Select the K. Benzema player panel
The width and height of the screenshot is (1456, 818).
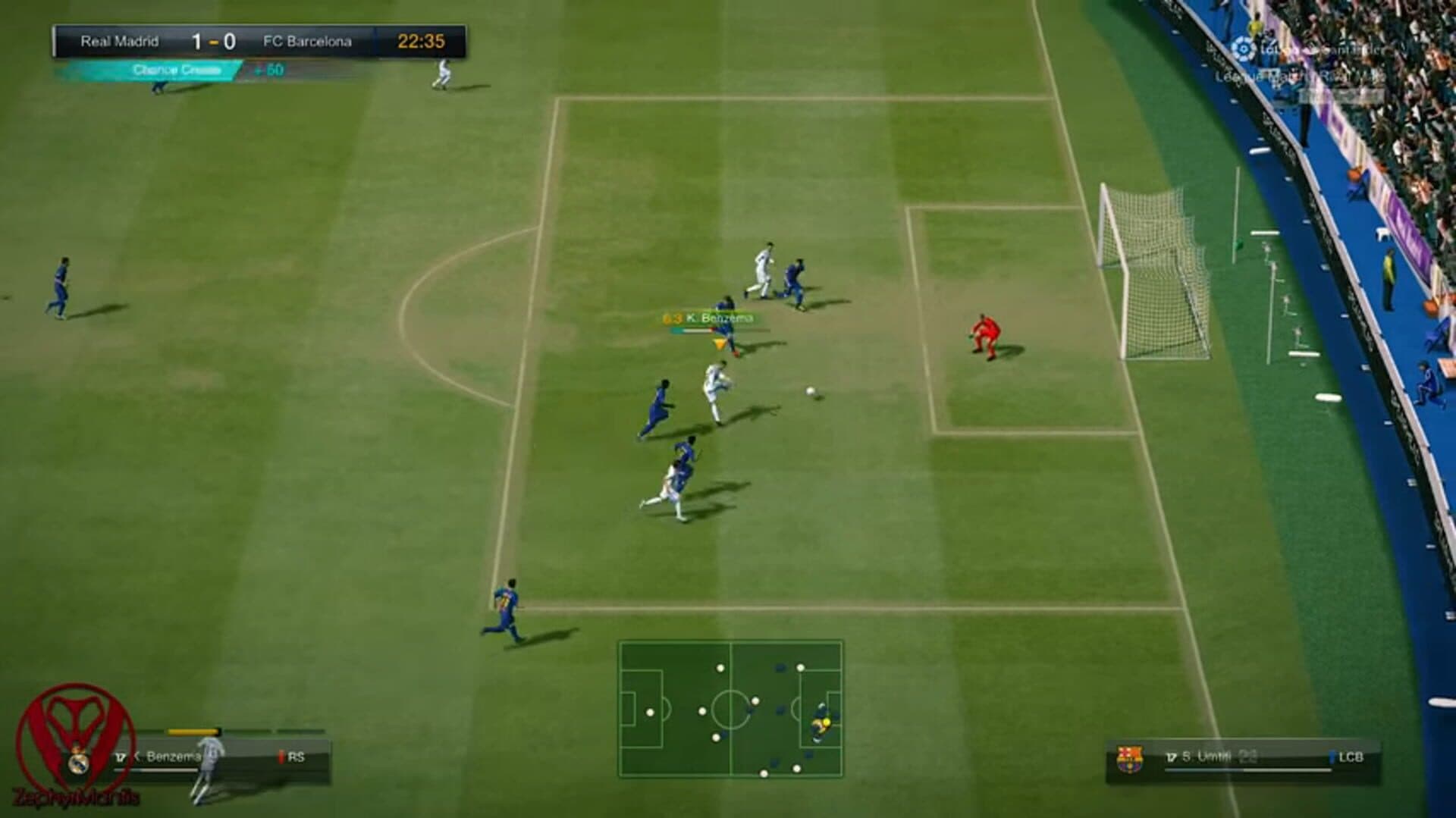[220, 757]
